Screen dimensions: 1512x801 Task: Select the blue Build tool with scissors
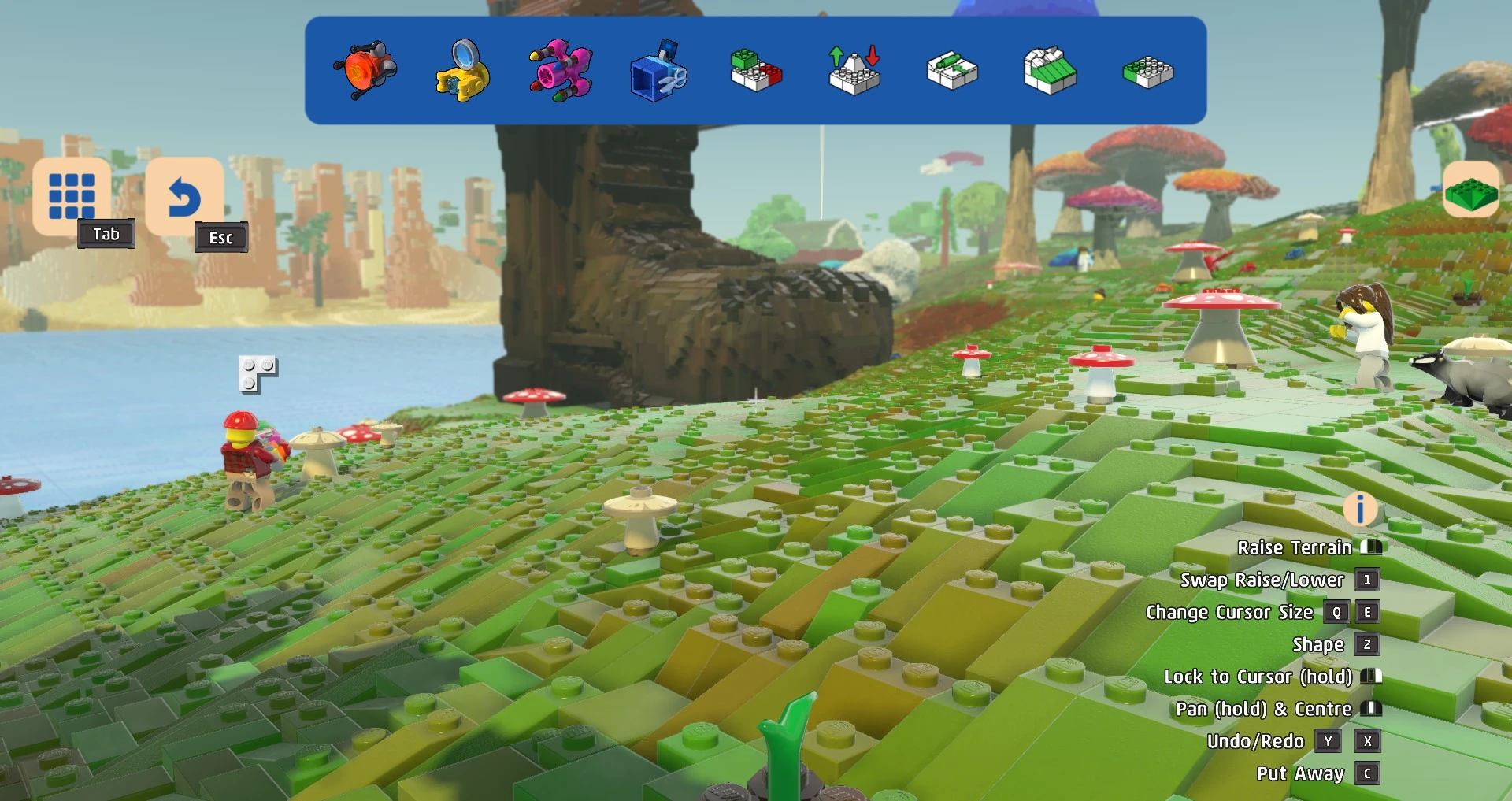[658, 71]
